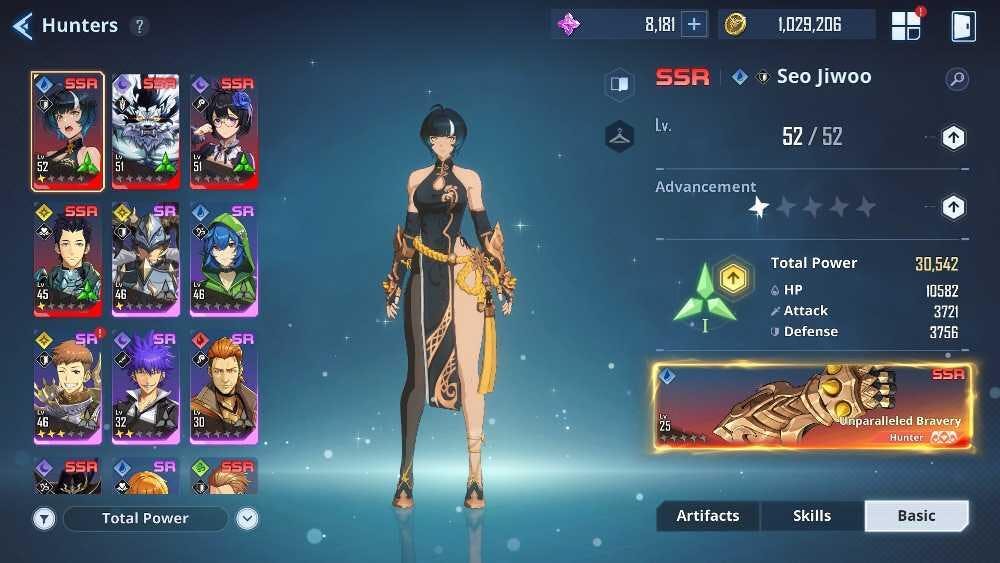1000x563 pixels.
Task: Switch to the Artifacts tab
Action: [x=708, y=516]
